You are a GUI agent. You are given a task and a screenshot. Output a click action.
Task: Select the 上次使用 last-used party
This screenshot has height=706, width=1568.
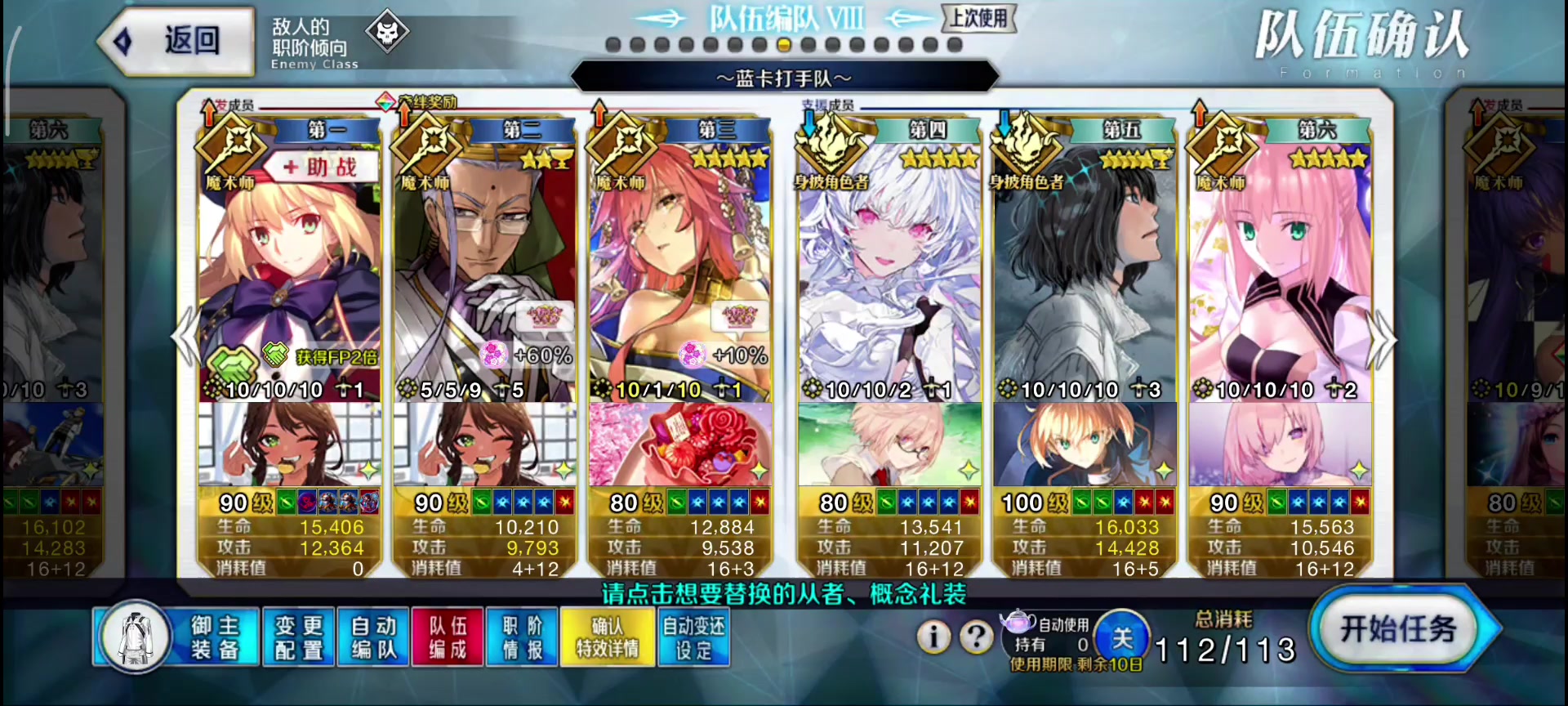(x=978, y=18)
